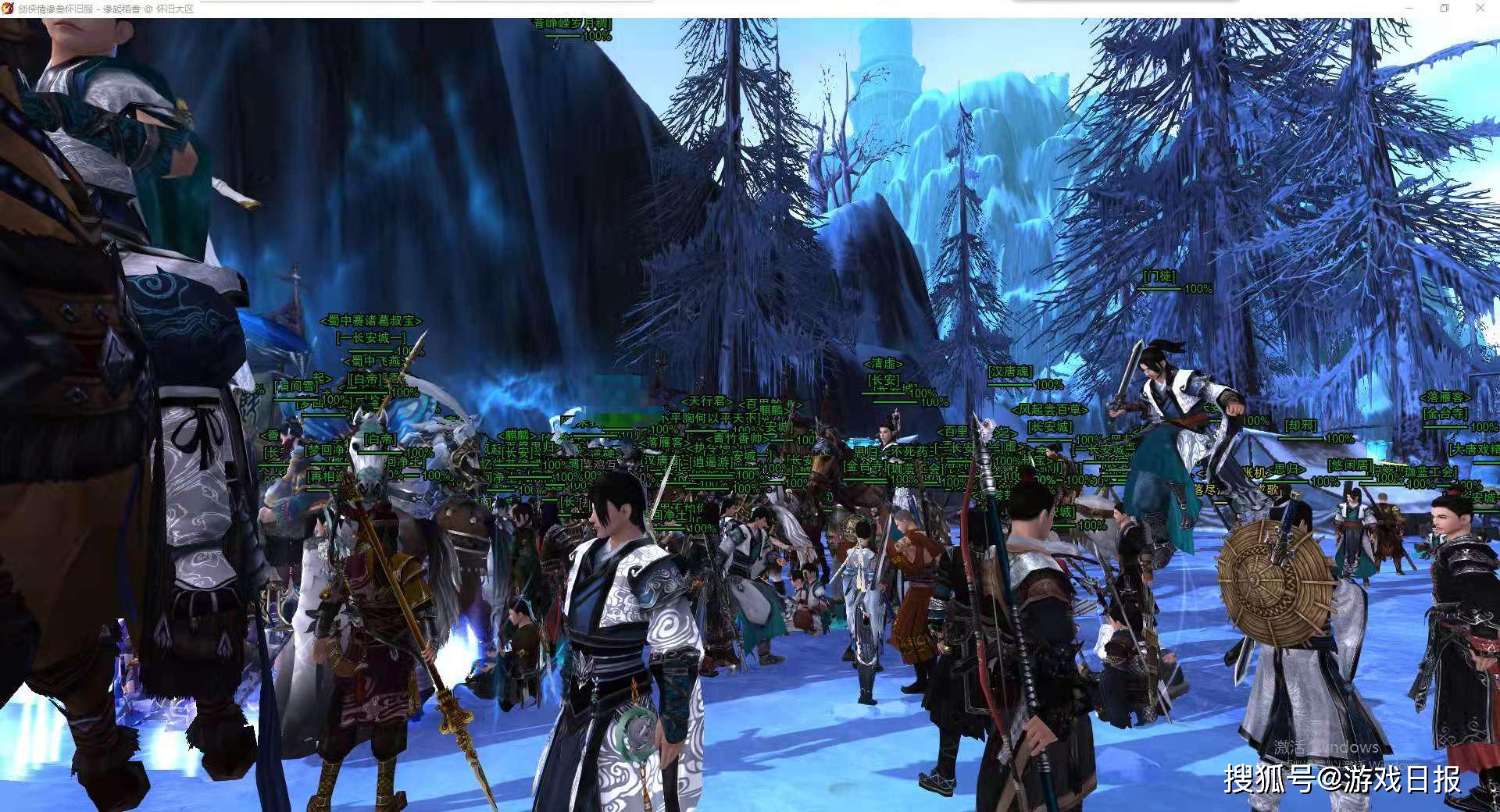Minimize the game window

1409,8
